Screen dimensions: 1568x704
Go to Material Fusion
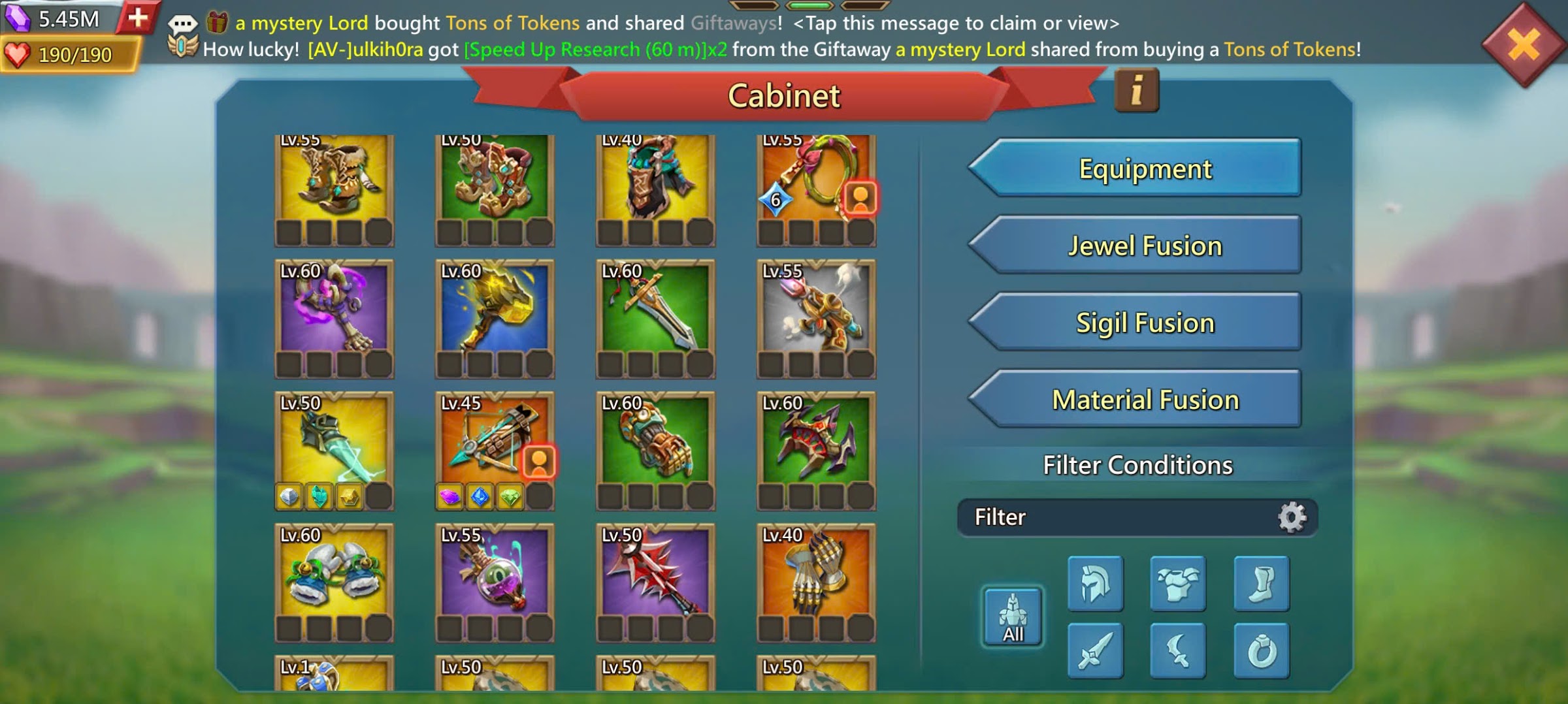coord(1137,400)
